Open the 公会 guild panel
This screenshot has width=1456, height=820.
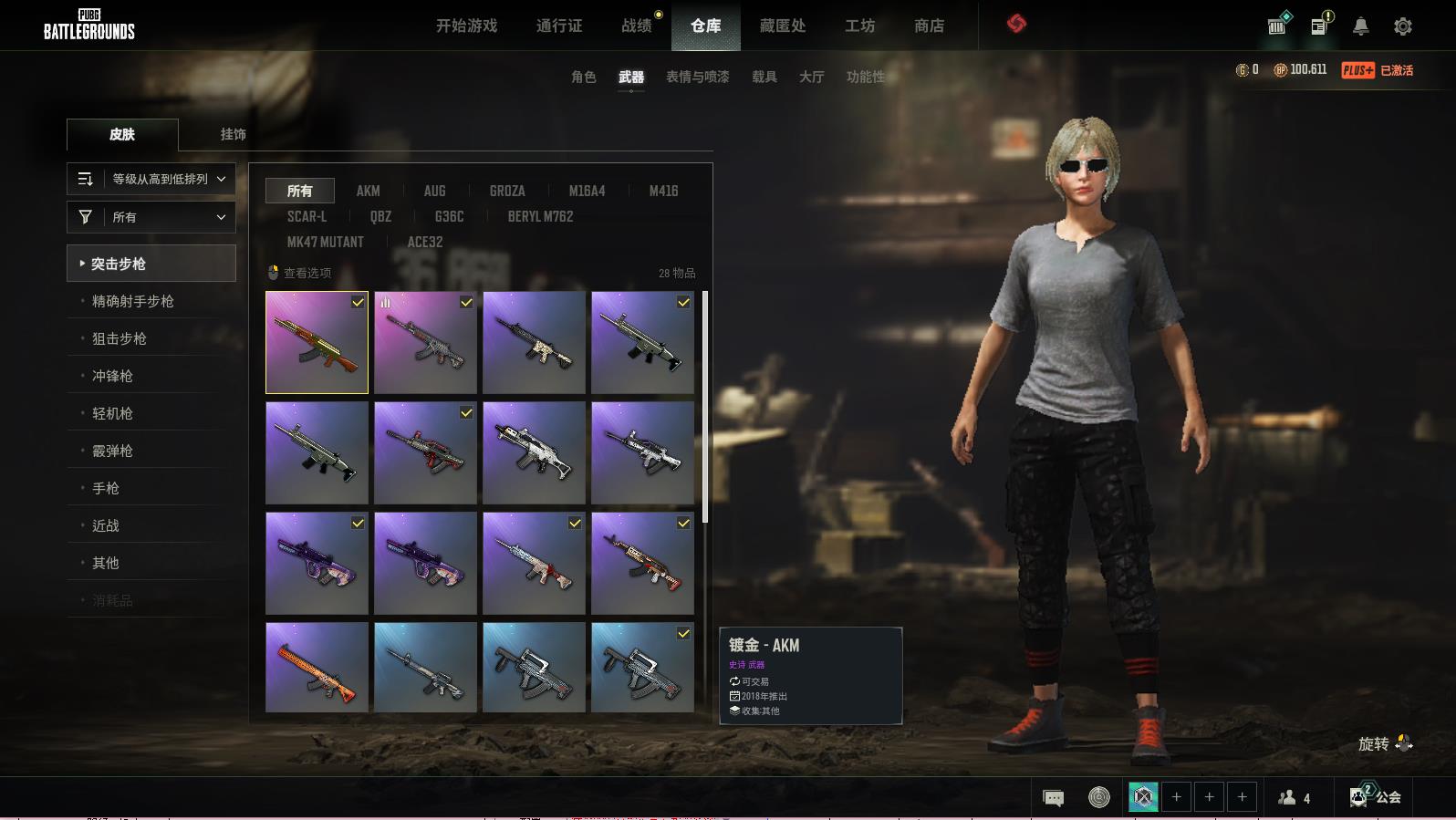1376,797
